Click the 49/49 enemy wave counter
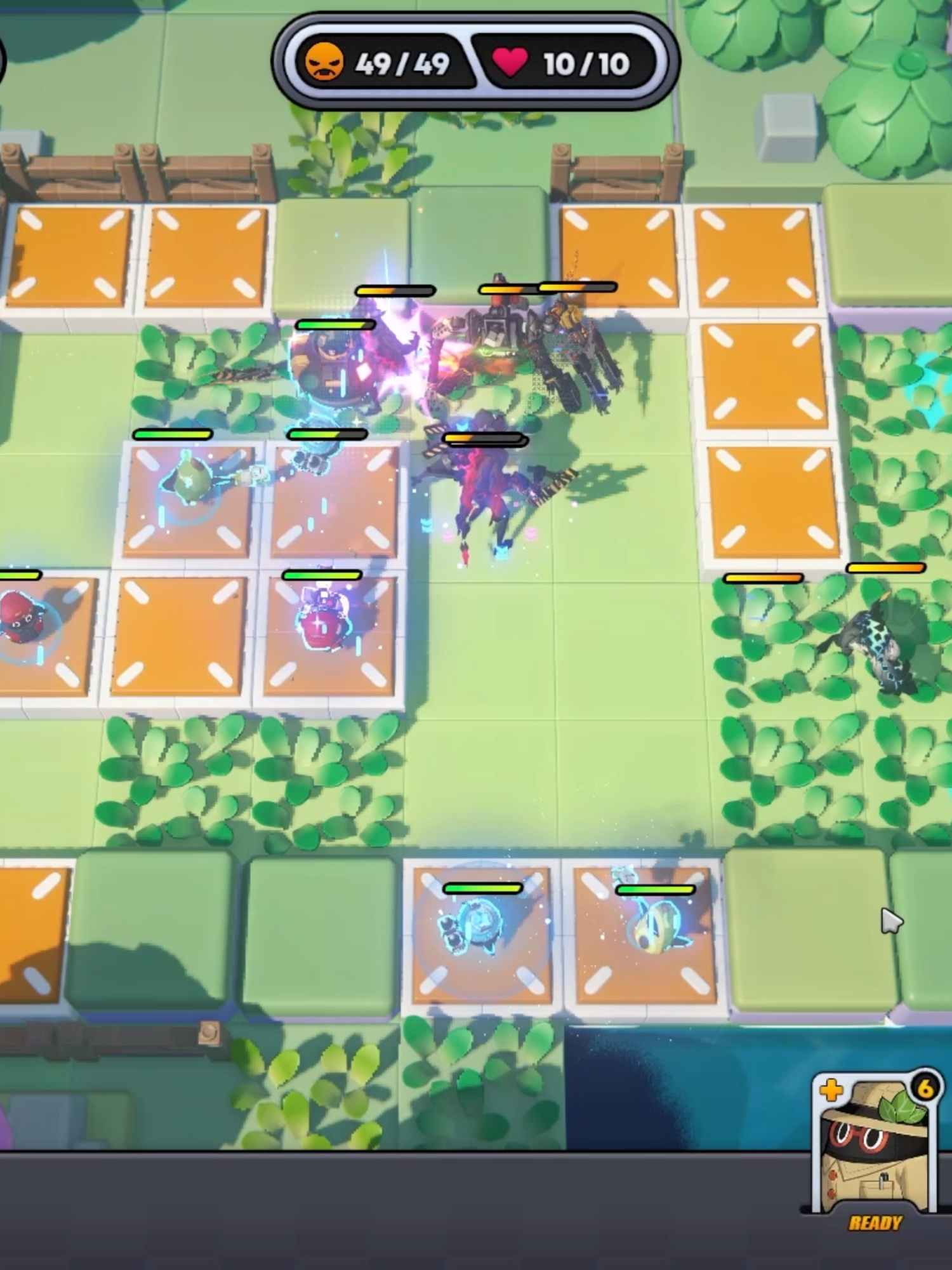This screenshot has height=1270, width=952. [402, 63]
